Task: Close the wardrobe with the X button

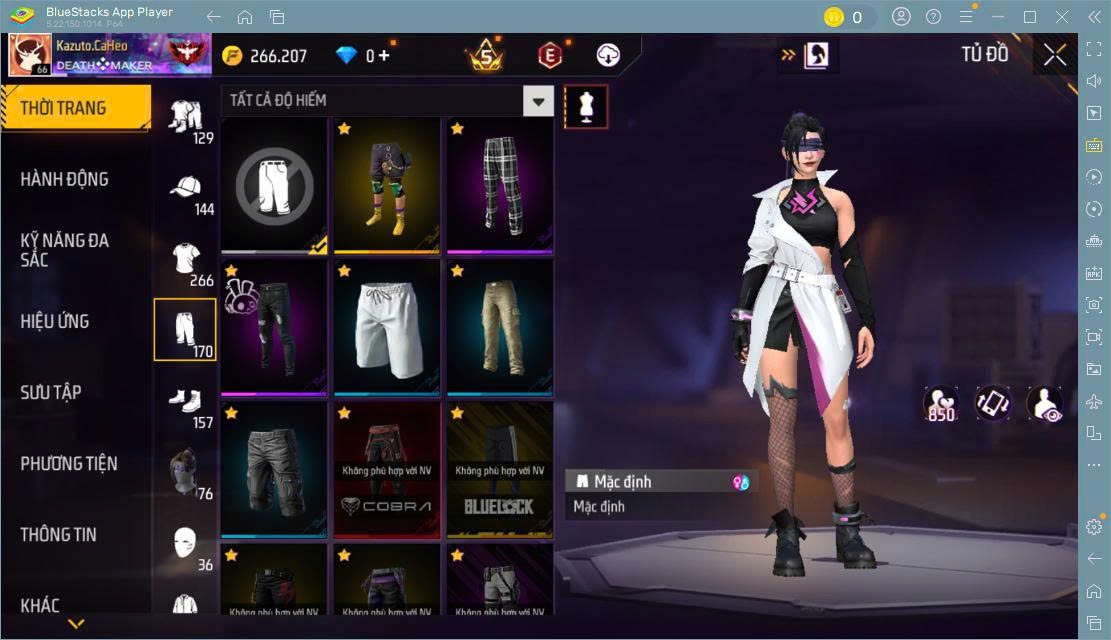Action: (1054, 56)
